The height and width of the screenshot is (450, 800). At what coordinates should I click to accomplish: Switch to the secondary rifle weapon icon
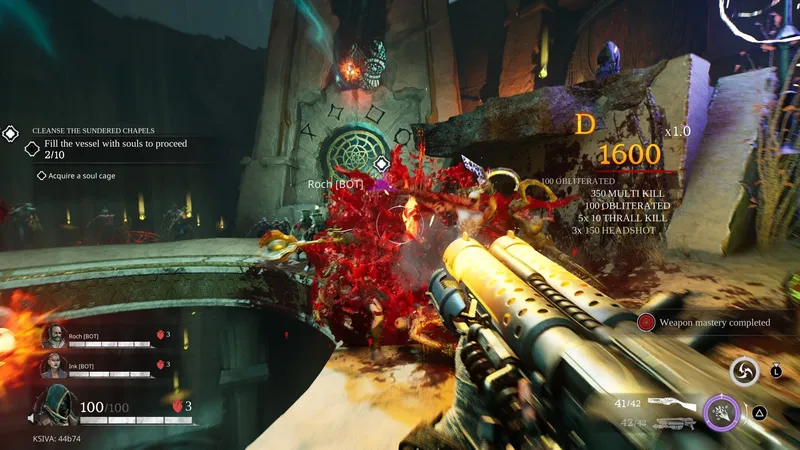[x=670, y=424]
